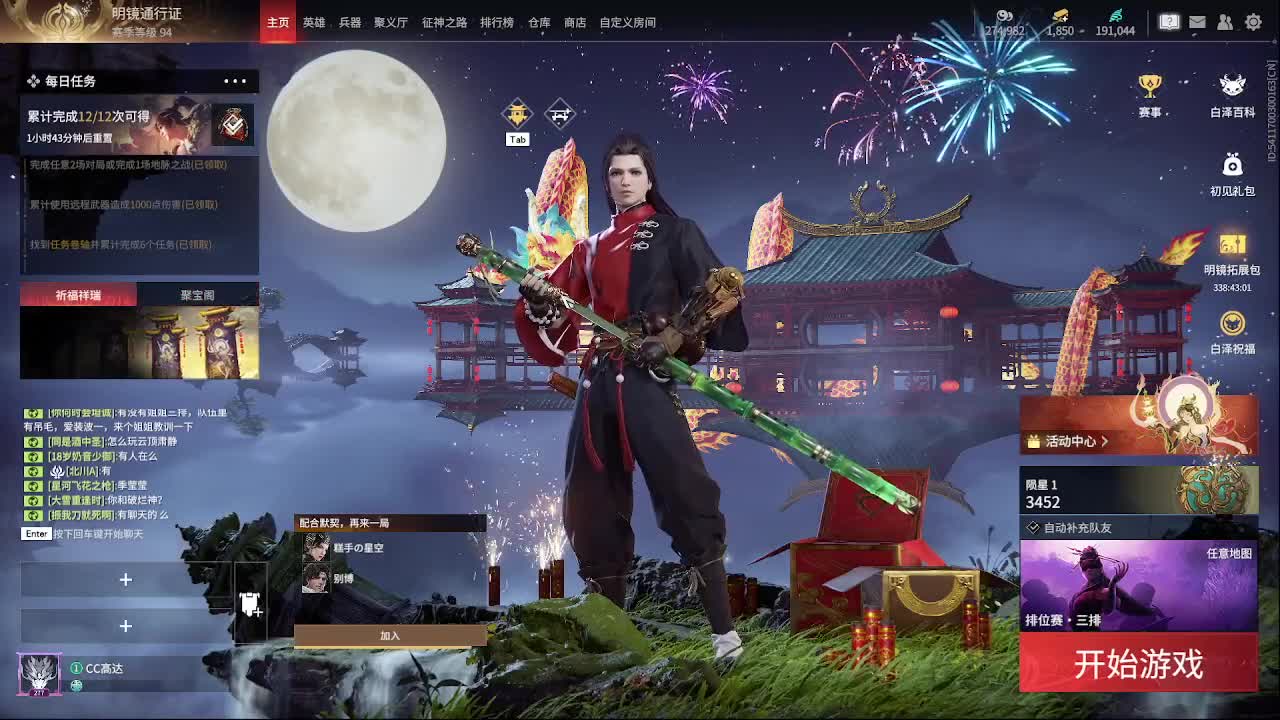The height and width of the screenshot is (720, 1280).
Task: Click 加入 to join the previous squad
Action: (389, 634)
